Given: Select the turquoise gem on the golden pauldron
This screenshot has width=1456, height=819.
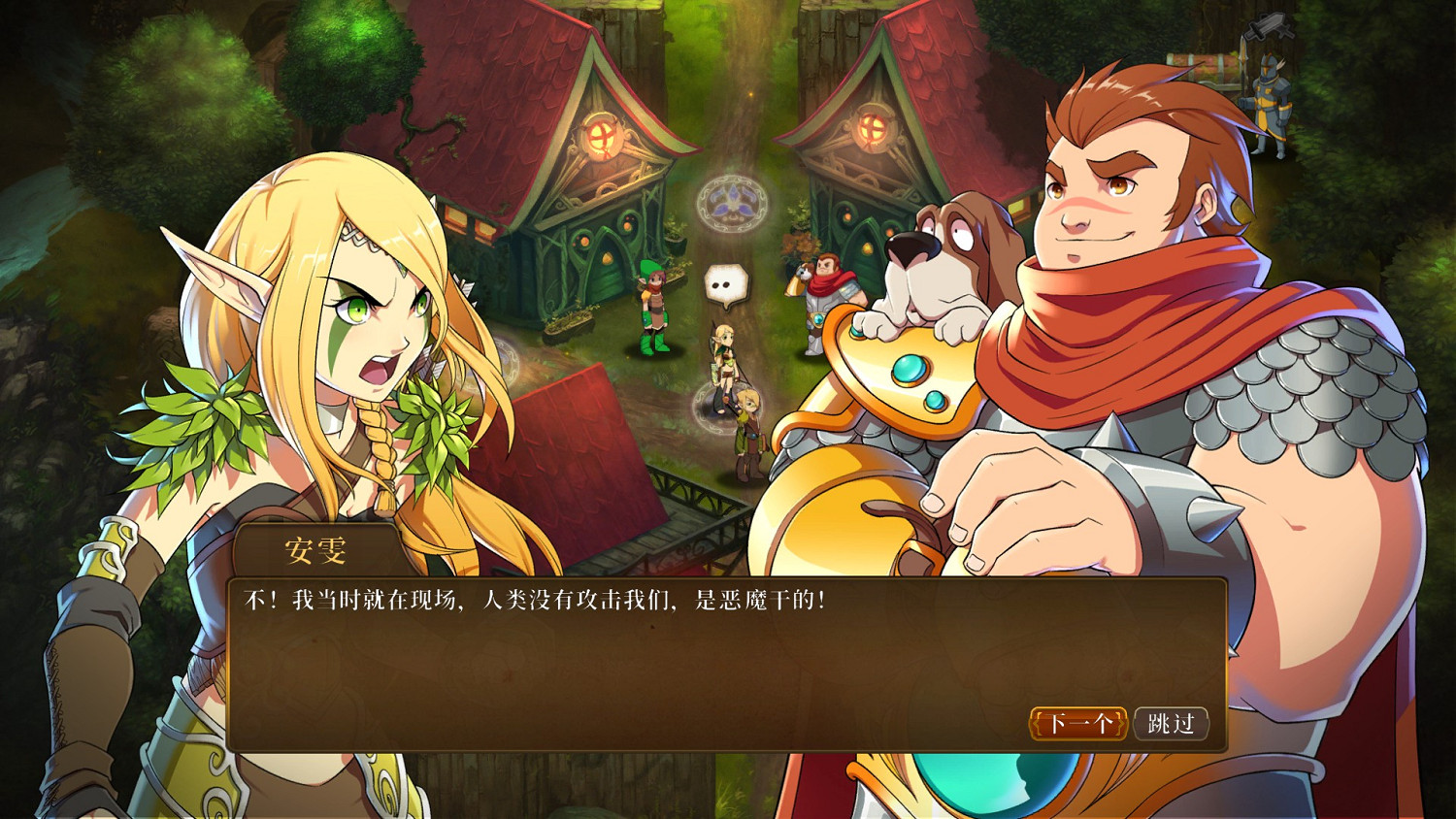Looking at the screenshot, I should pos(910,370).
